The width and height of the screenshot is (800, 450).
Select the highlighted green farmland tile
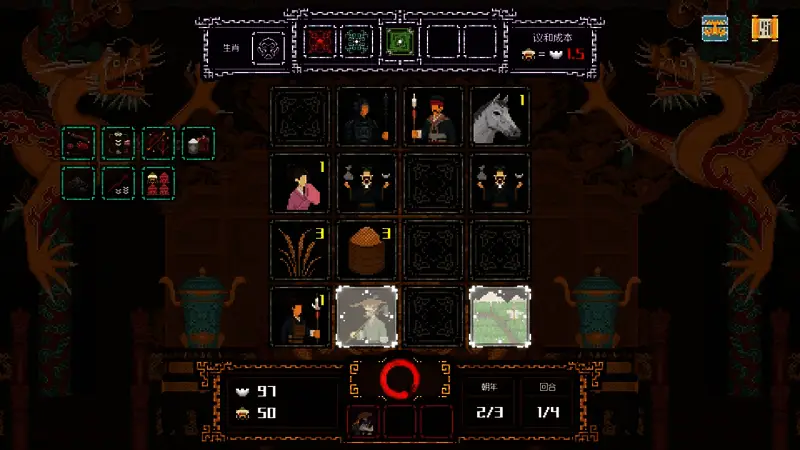click(498, 316)
